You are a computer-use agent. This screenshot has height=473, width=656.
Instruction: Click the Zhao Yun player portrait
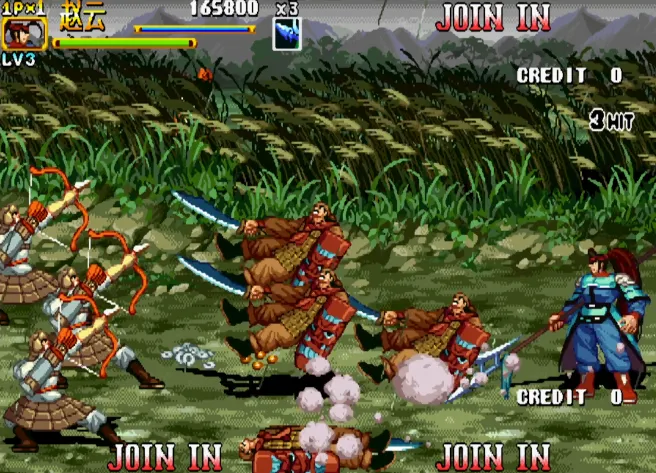pyautogui.click(x=22, y=33)
